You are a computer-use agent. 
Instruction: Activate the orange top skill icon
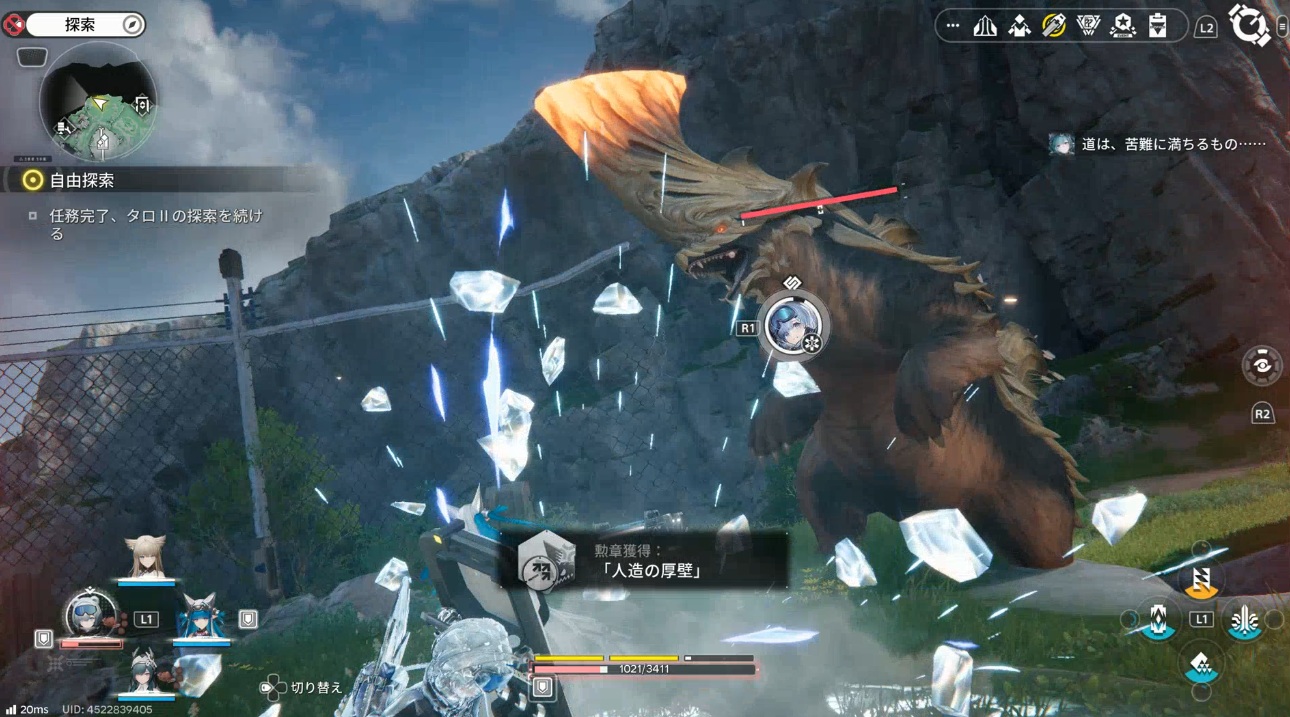1201,577
